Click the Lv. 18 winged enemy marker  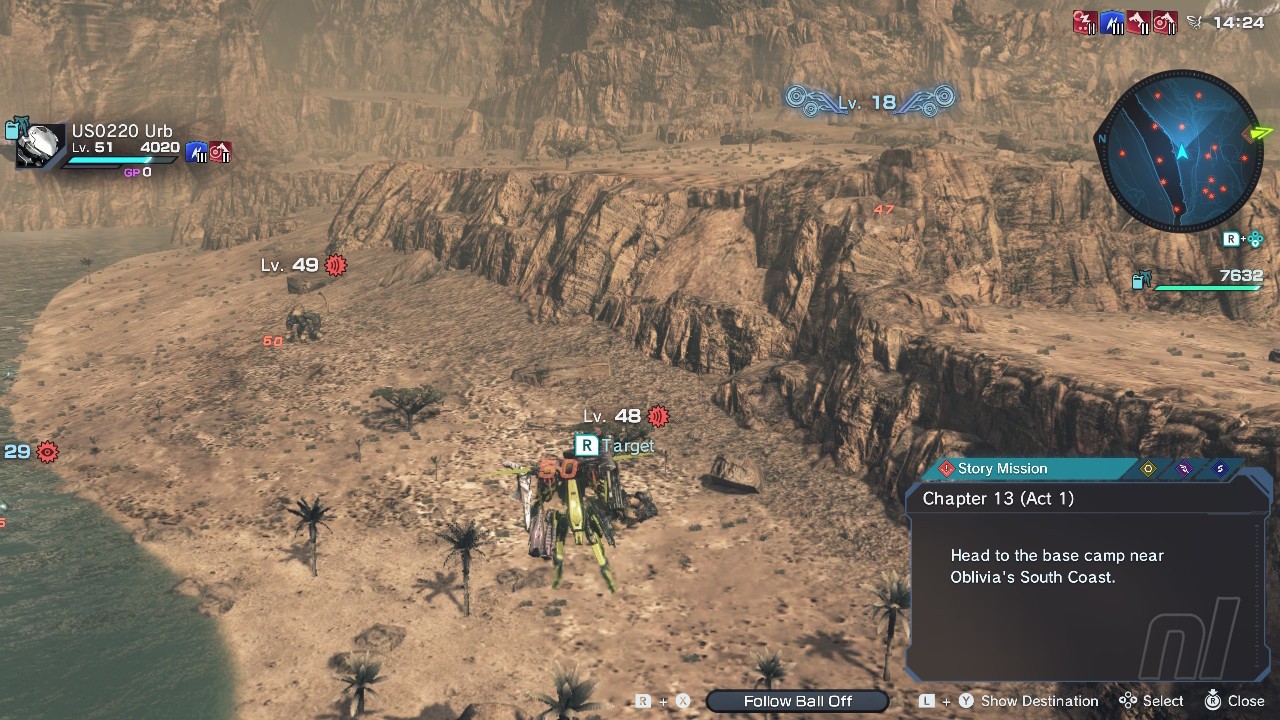(869, 101)
